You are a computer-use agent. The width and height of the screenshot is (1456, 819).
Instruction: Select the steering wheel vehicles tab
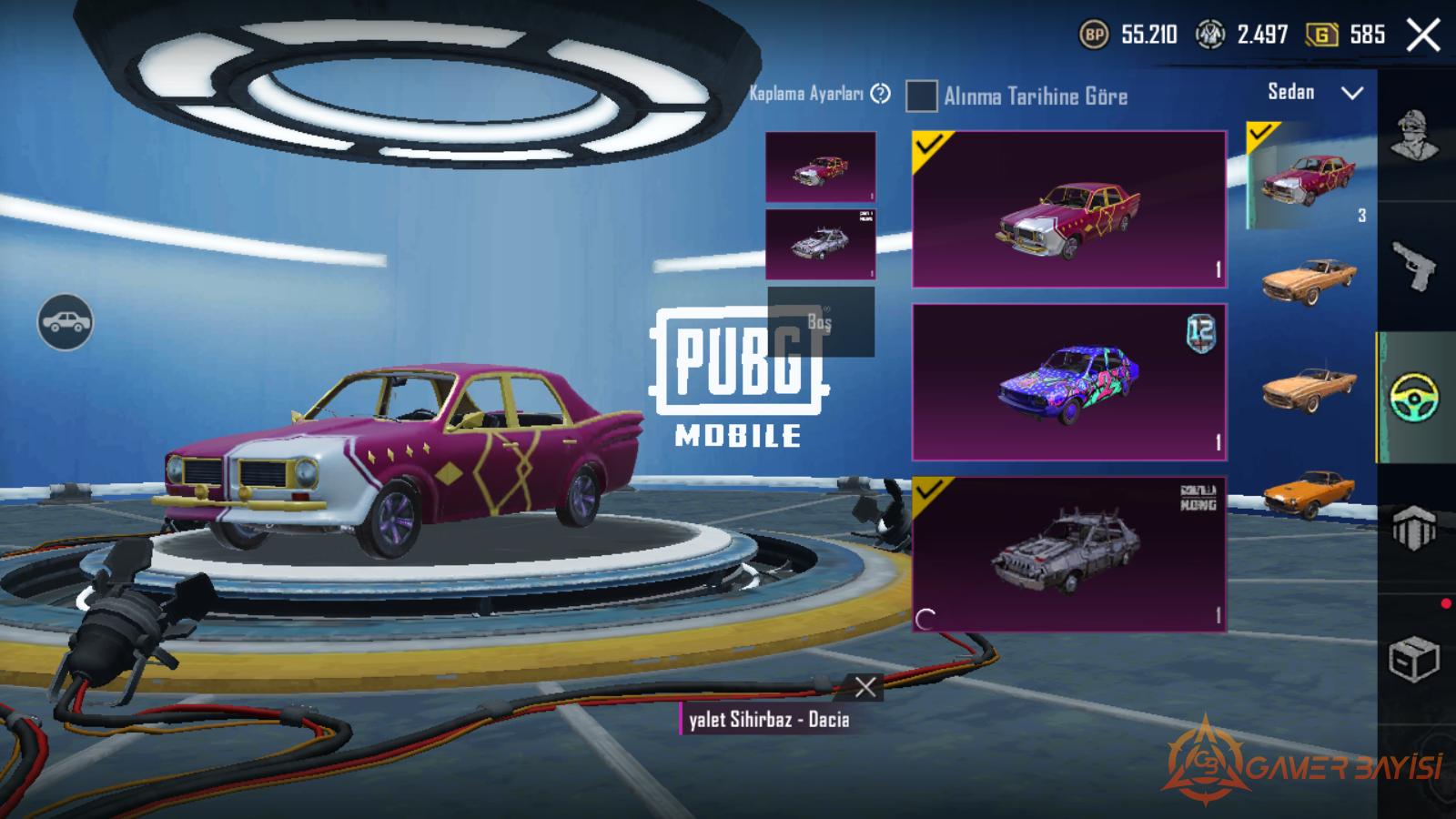[x=1415, y=398]
